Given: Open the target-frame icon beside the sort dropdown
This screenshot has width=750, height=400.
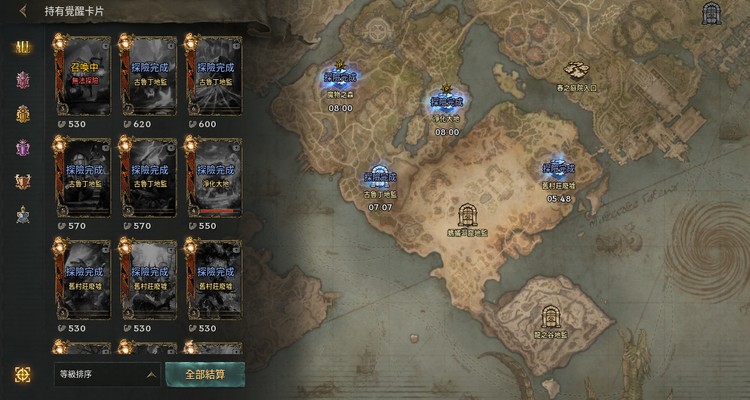Looking at the screenshot, I should click(23, 374).
